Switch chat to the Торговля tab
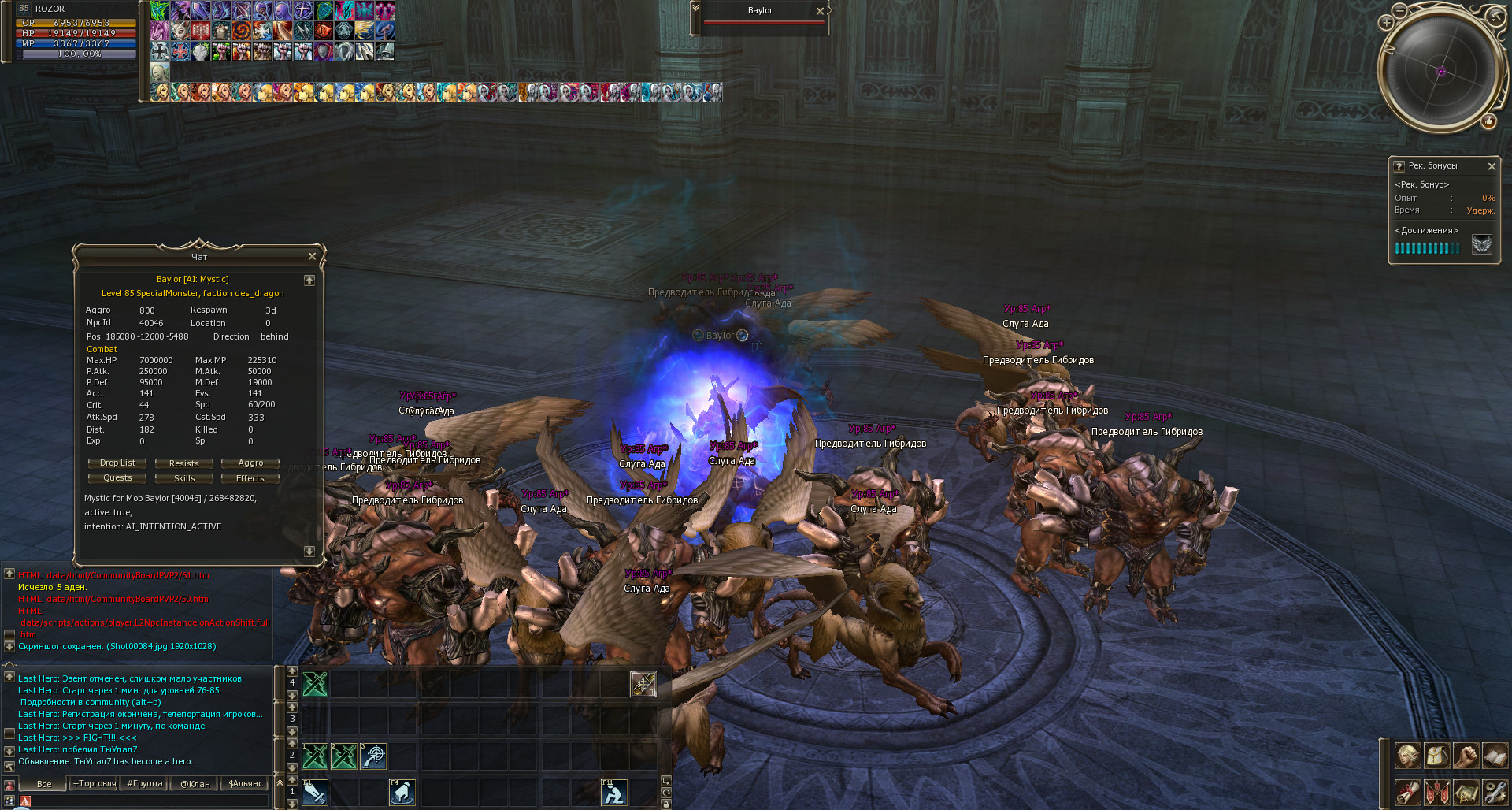The height and width of the screenshot is (810, 1512). point(94,784)
